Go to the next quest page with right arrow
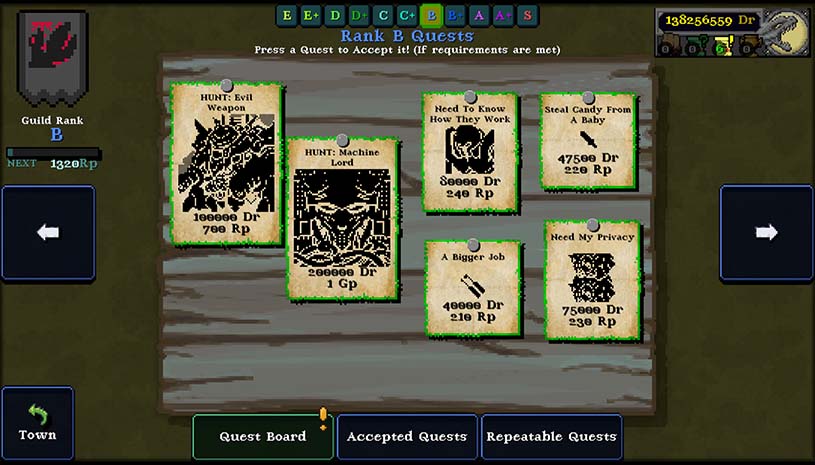 [767, 233]
